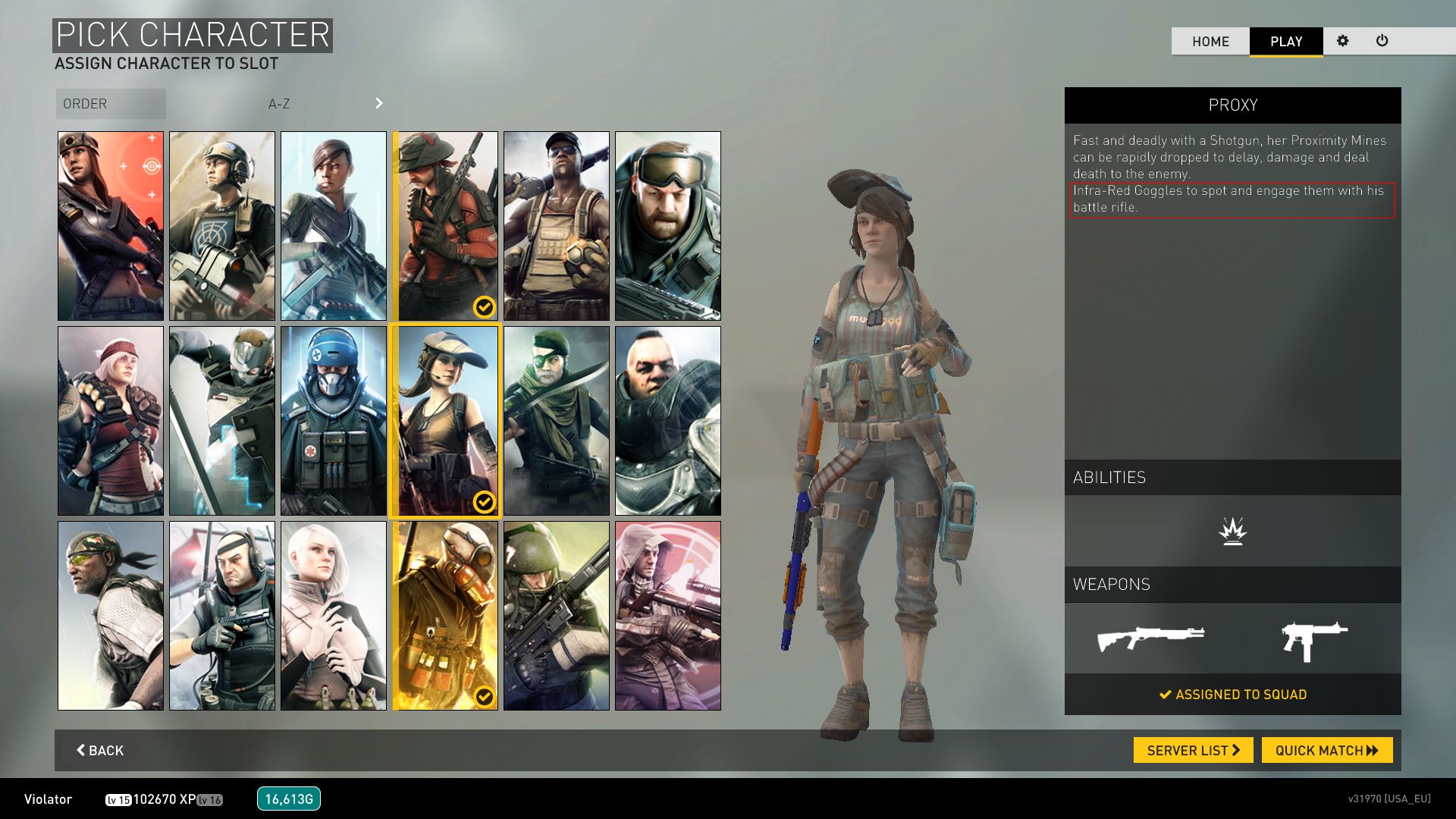Click the power quit icon

(1382, 41)
